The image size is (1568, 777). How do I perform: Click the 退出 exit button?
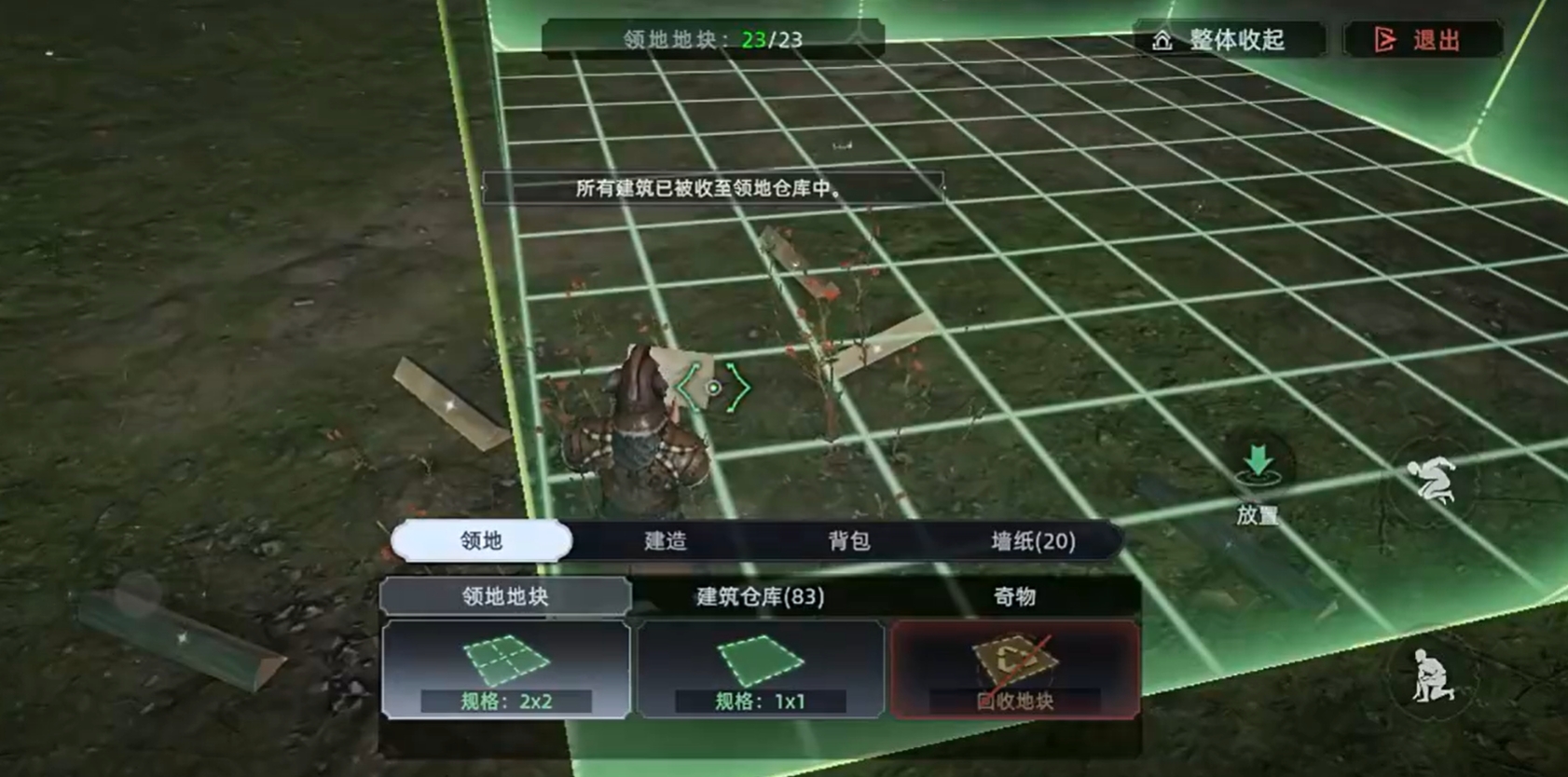[x=1424, y=39]
